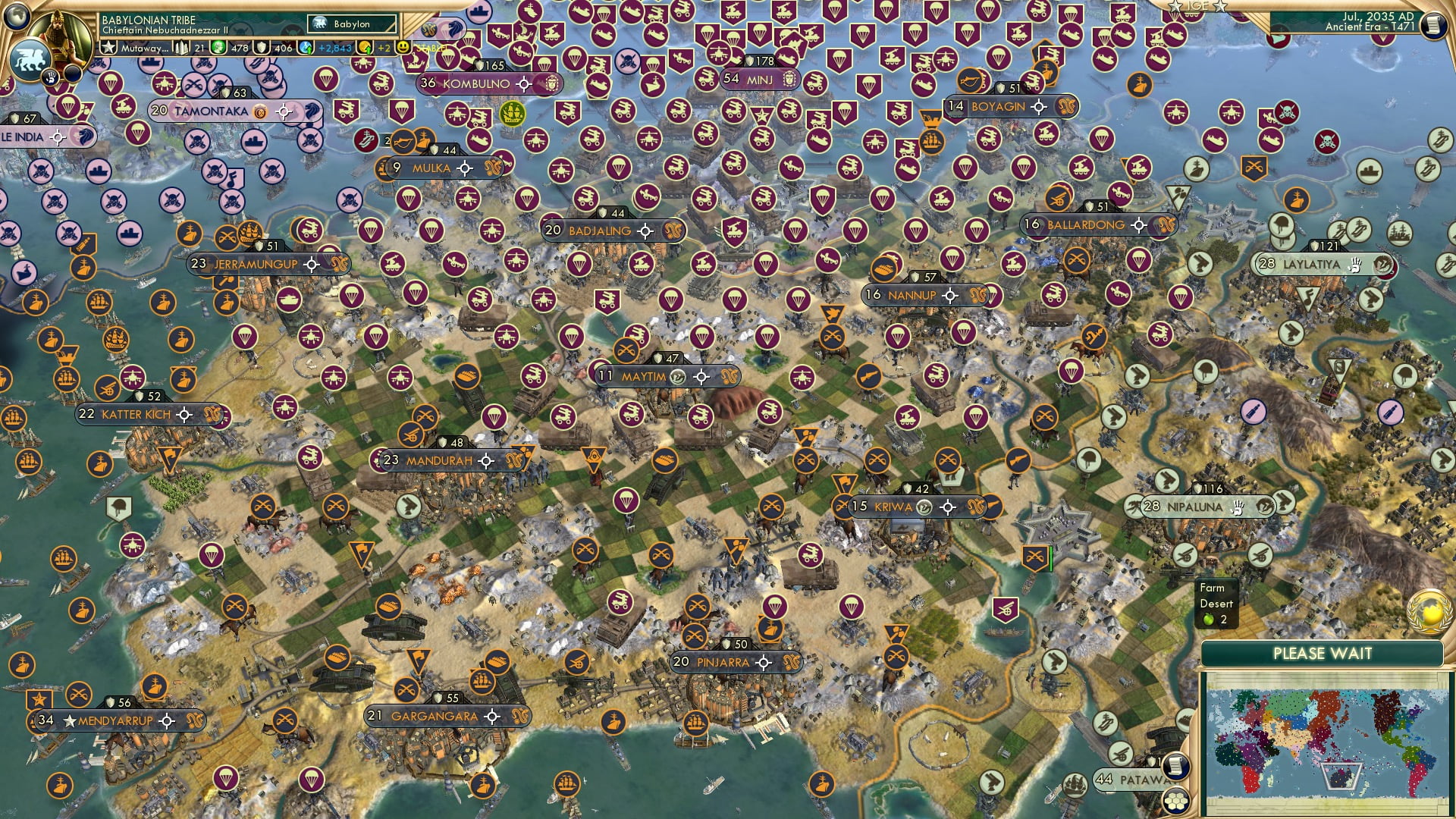Click the gold coin icon showing 406
Screen dimensions: 1456x819
tap(260, 47)
